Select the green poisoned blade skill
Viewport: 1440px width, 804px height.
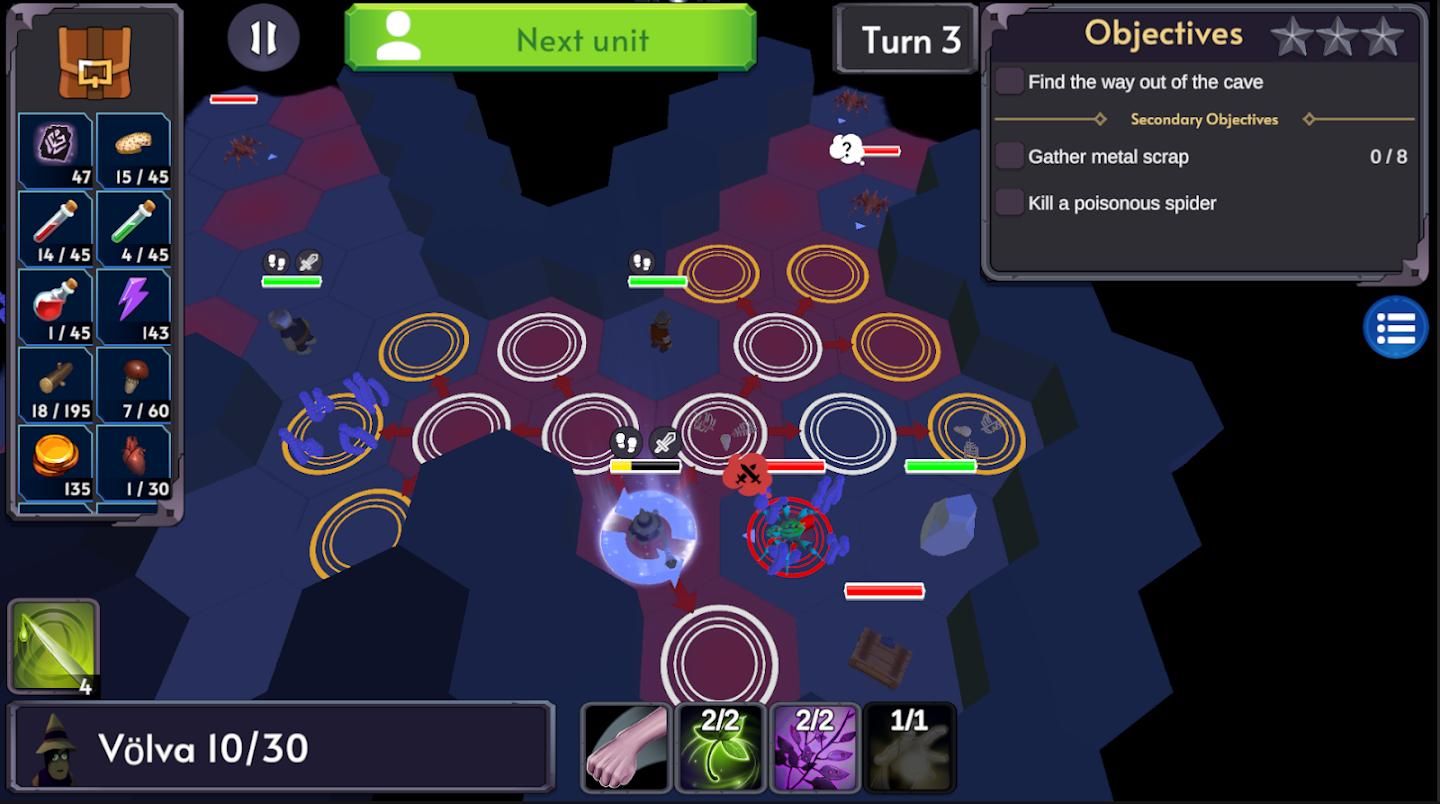pos(54,646)
